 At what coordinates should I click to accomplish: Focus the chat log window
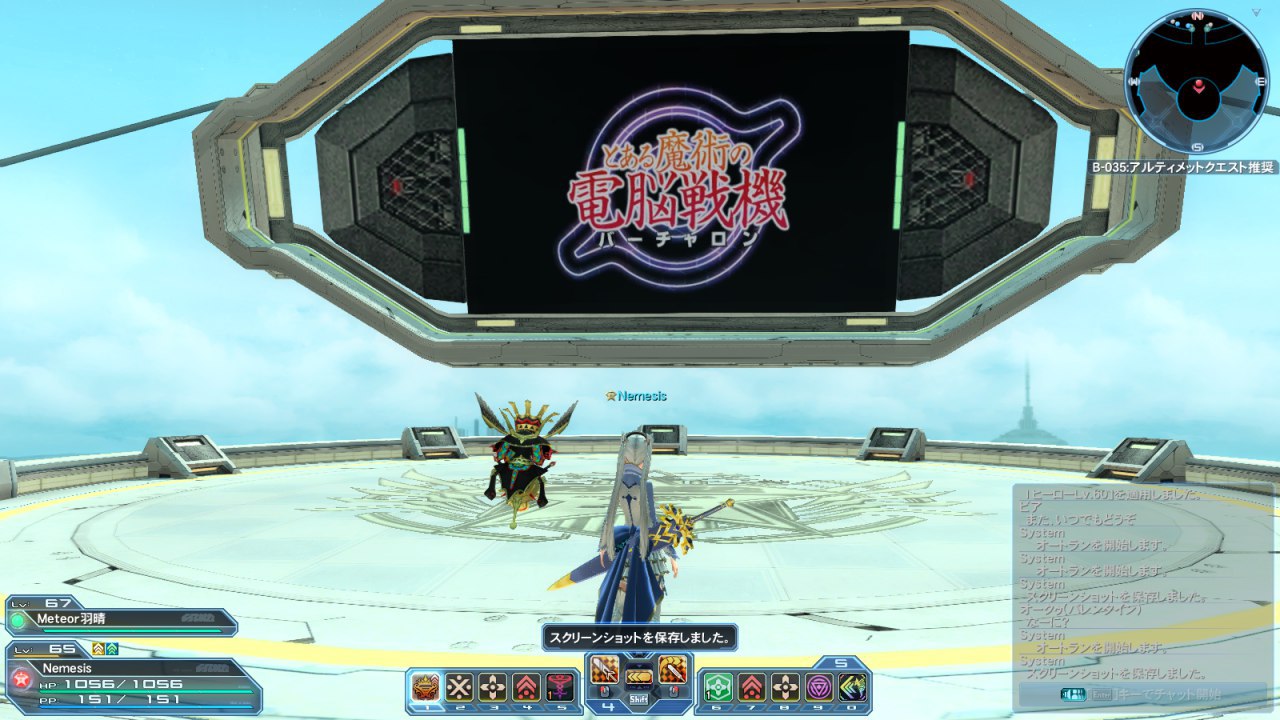pos(1142,582)
